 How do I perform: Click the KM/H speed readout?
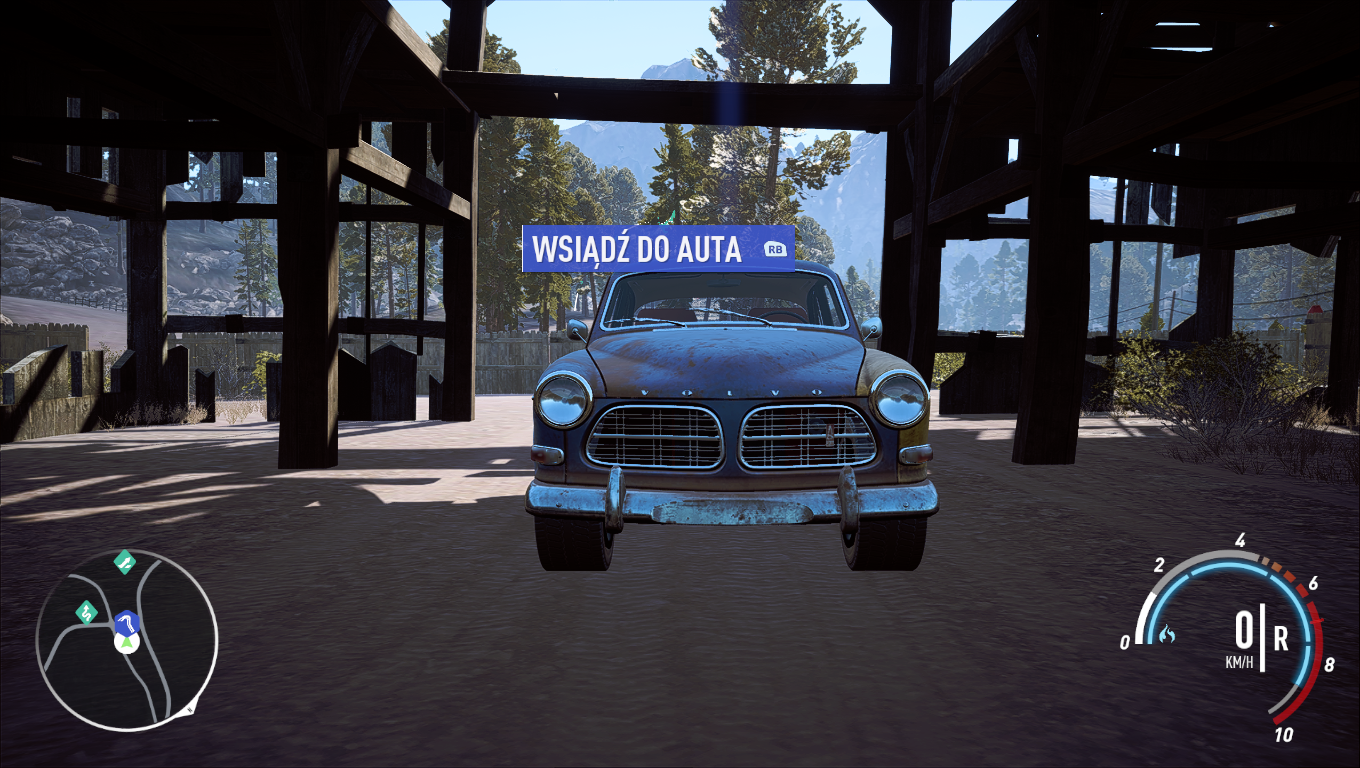tap(1239, 660)
